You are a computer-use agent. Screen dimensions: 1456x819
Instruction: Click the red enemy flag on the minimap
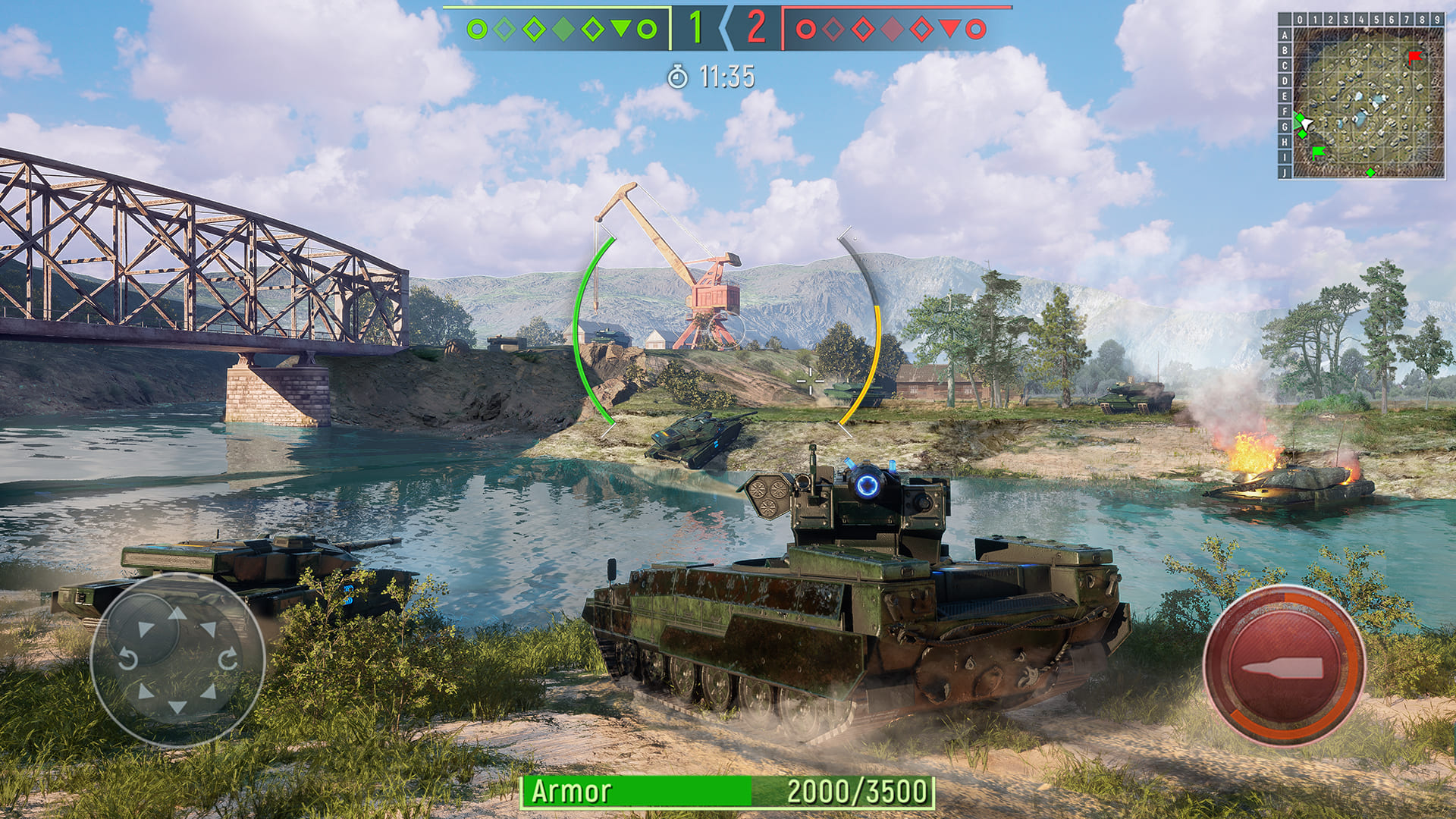1414,56
